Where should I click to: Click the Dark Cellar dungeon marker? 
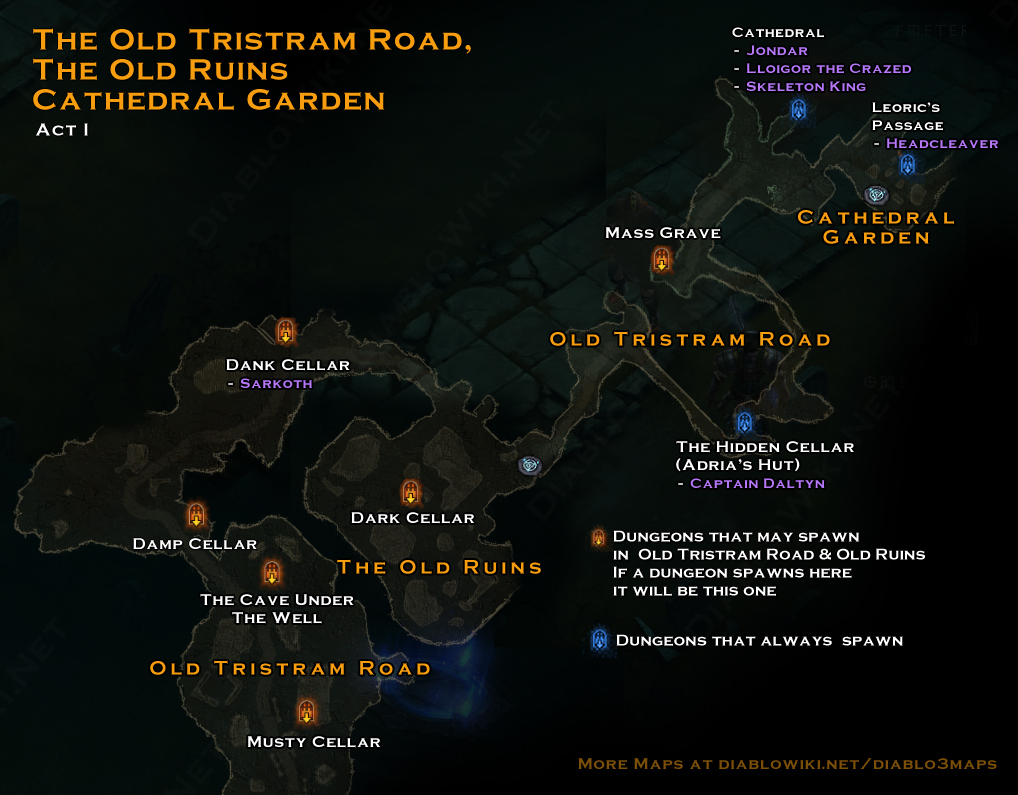(x=410, y=492)
